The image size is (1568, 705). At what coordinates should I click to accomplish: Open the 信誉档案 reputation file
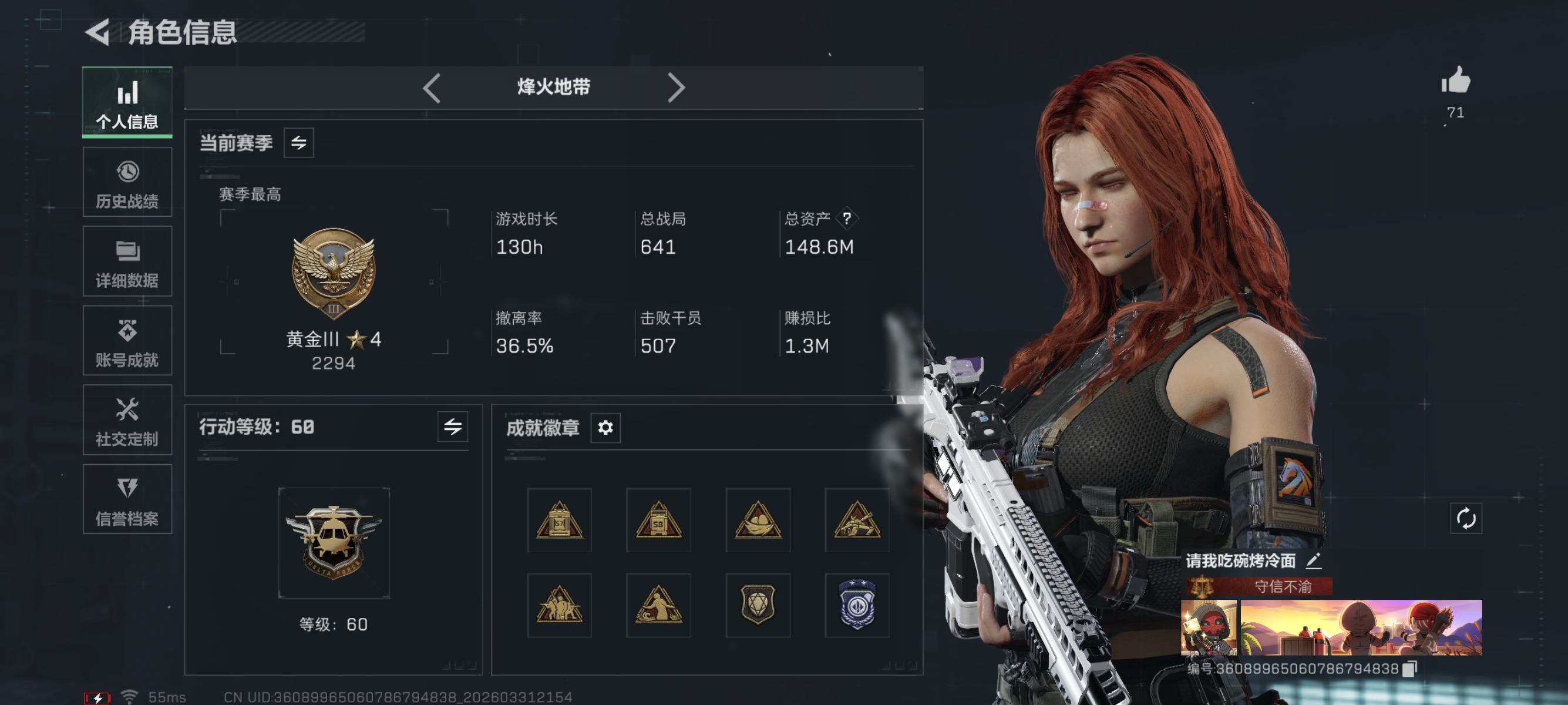127,501
